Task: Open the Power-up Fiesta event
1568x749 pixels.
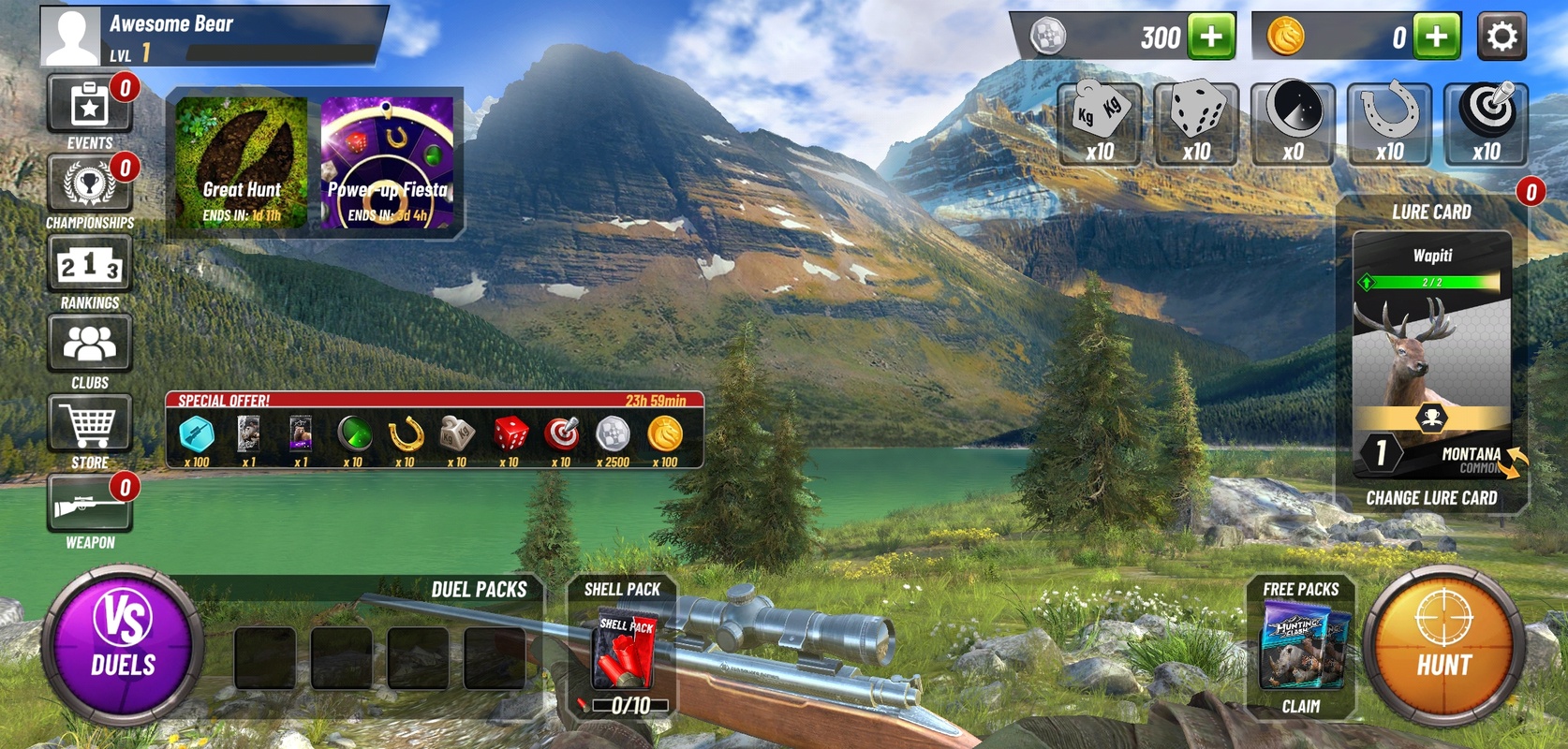Action: 387,163
